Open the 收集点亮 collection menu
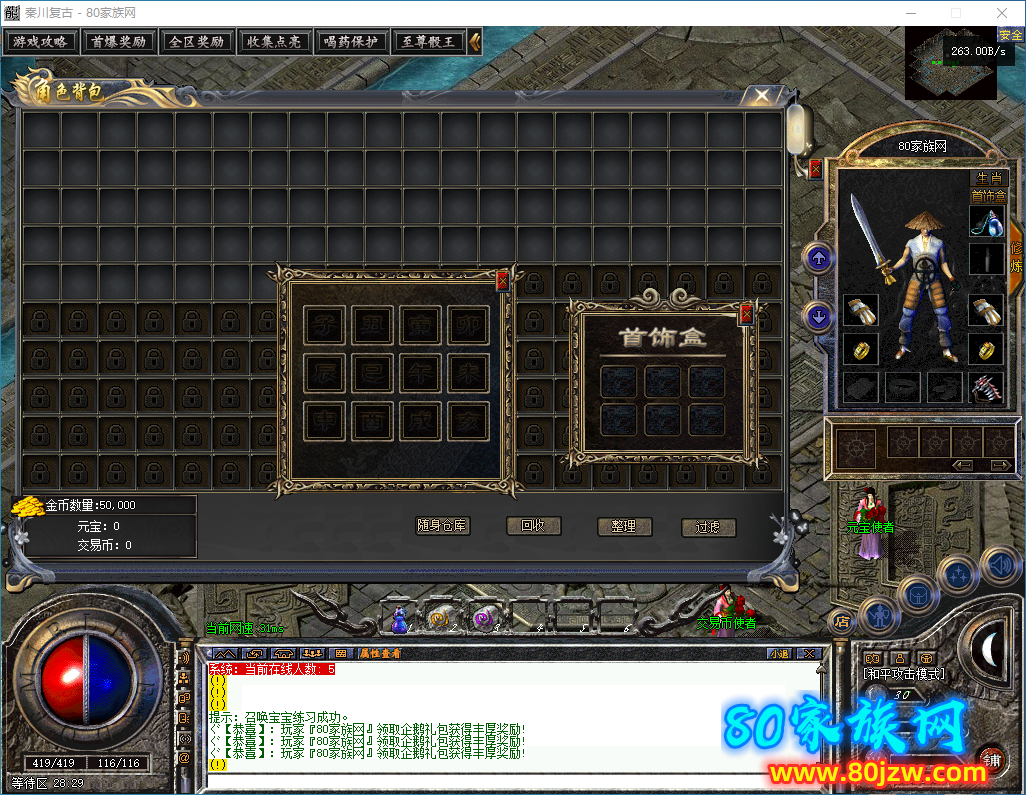Image resolution: width=1026 pixels, height=795 pixels. pos(274,42)
